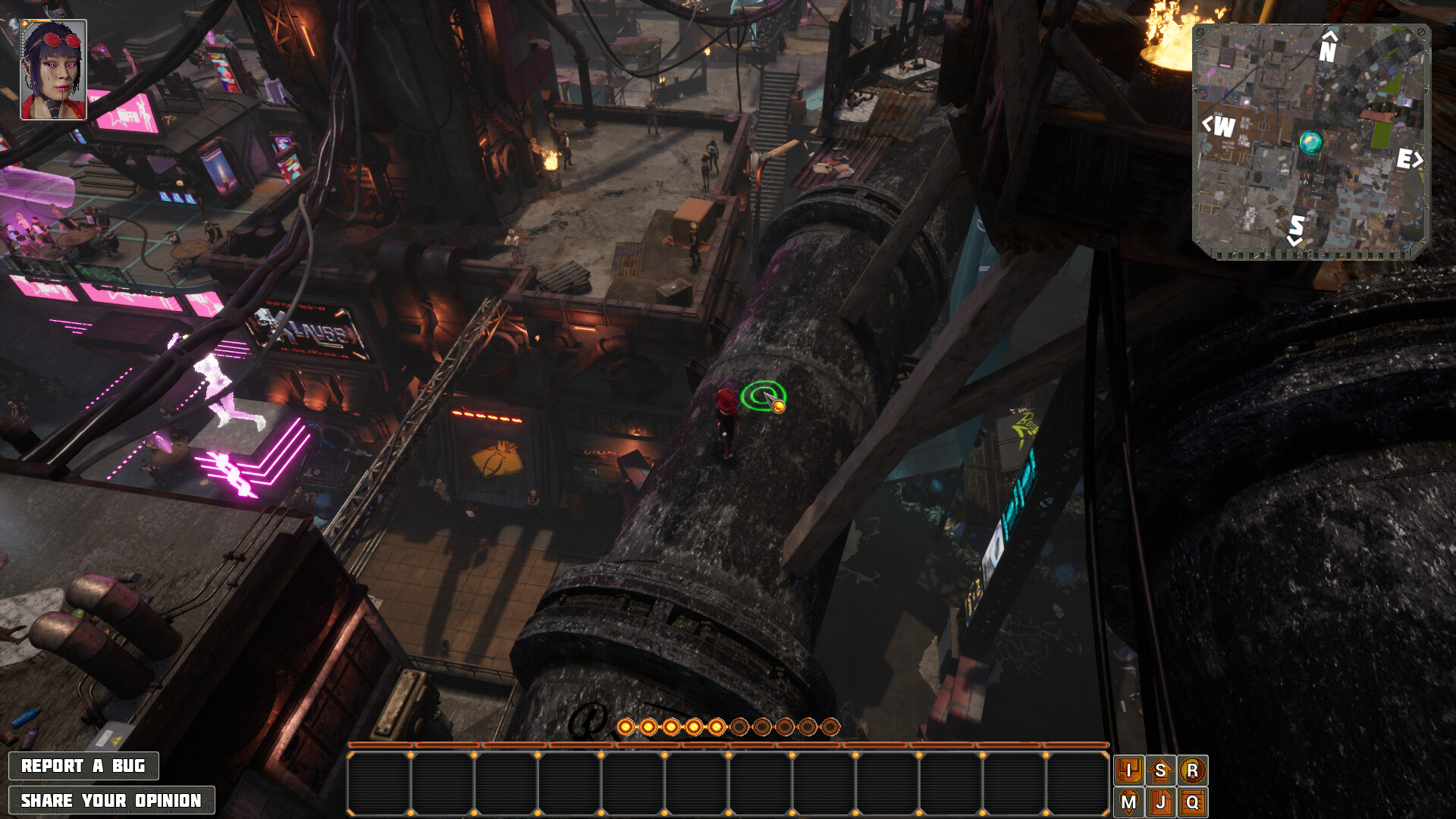The height and width of the screenshot is (819, 1456).
Task: Open the journal via the J page icon
Action: (x=1161, y=801)
